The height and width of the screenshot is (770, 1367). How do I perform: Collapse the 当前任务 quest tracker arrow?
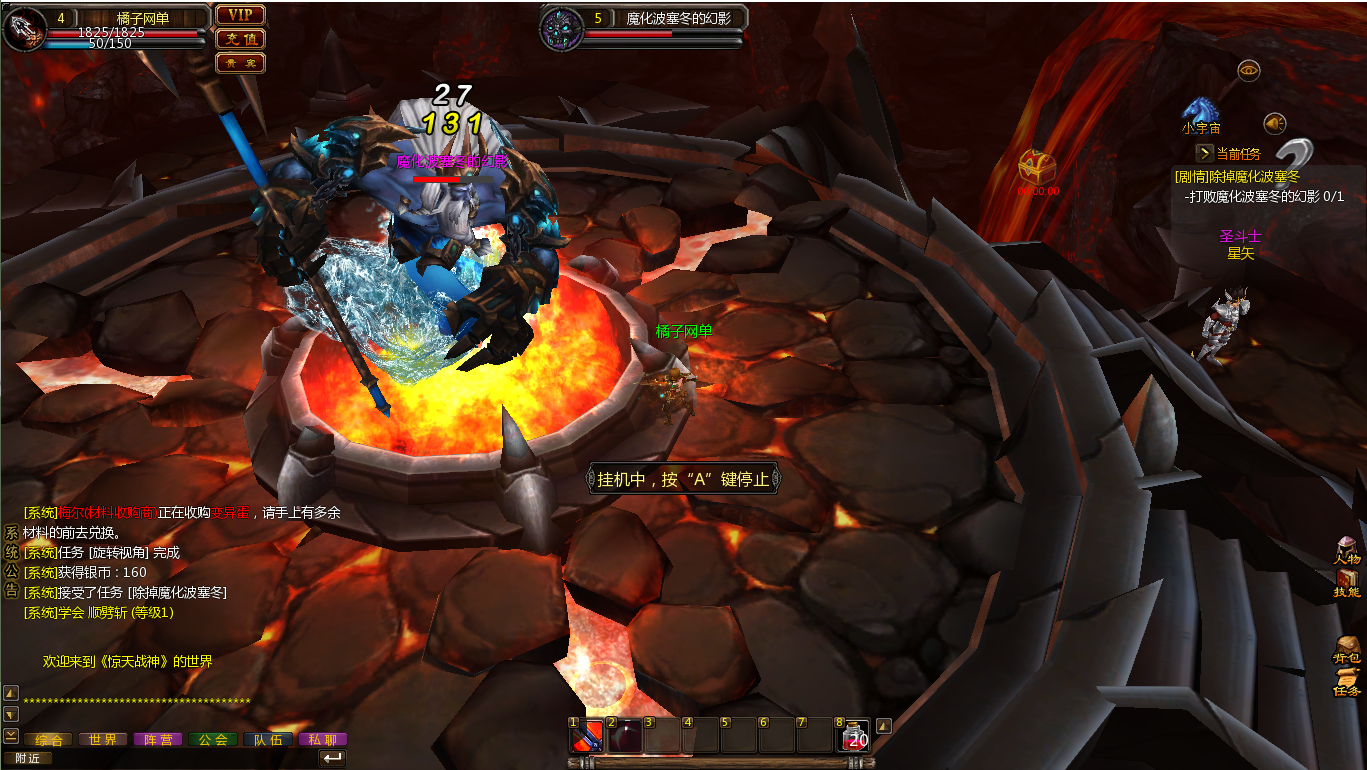click(x=1205, y=153)
